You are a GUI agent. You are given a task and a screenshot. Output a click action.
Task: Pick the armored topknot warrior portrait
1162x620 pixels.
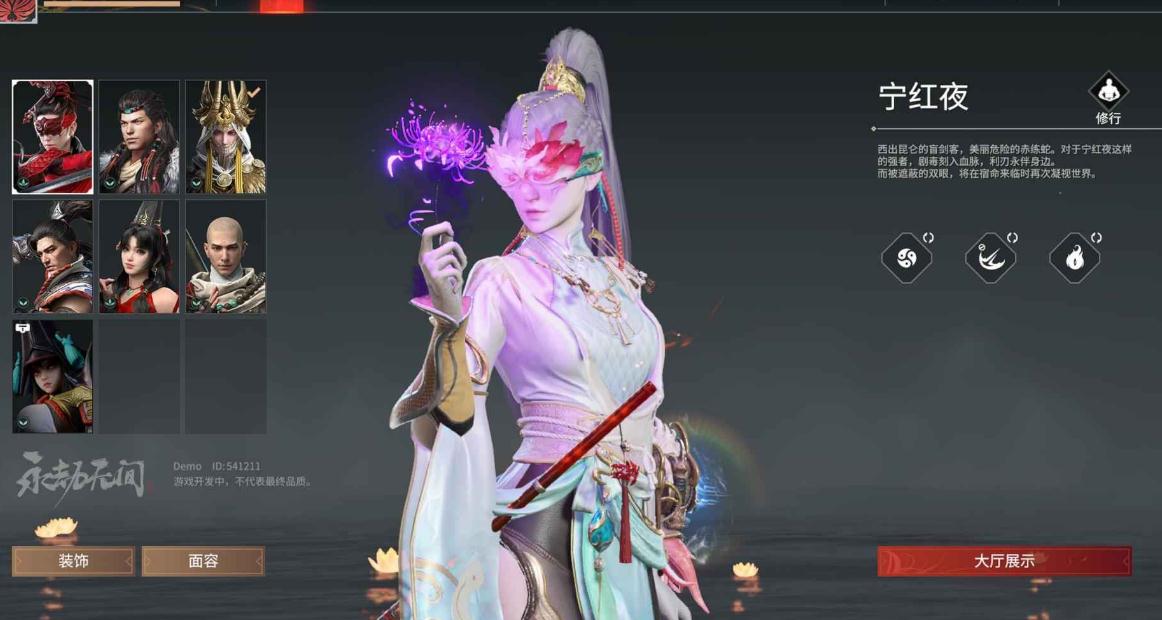53,257
